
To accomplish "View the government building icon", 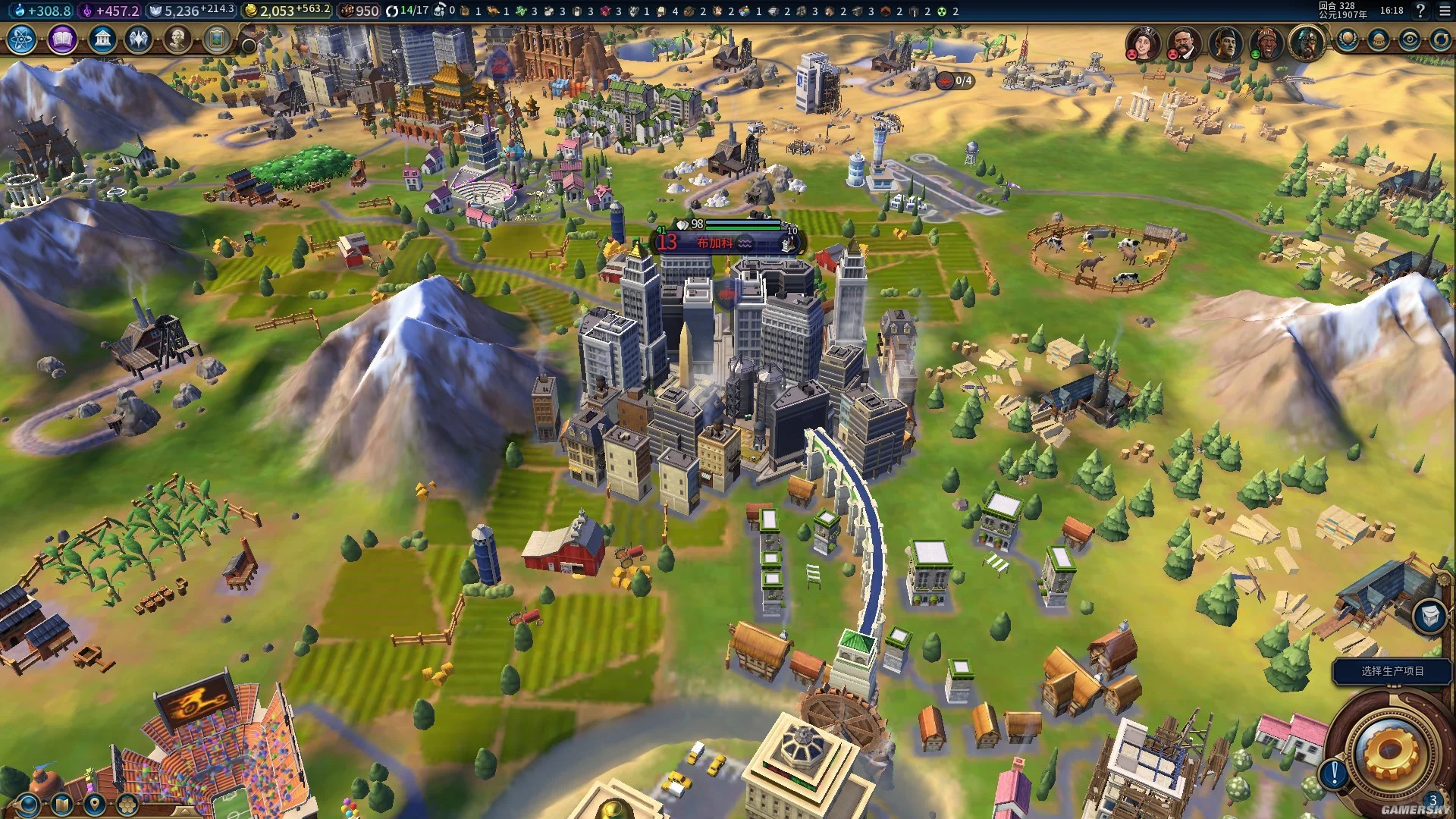I will click(102, 39).
